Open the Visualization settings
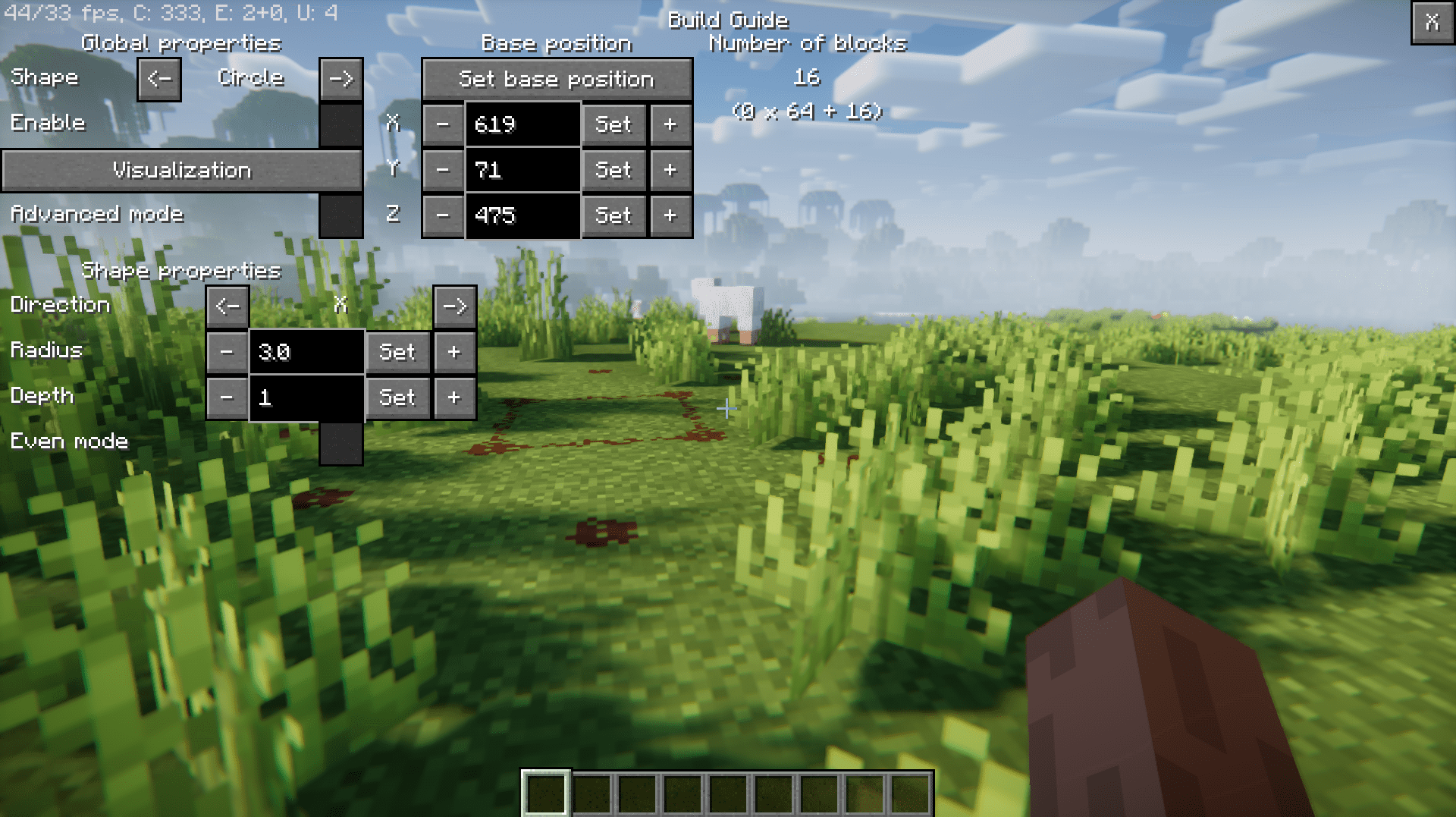 [182, 170]
